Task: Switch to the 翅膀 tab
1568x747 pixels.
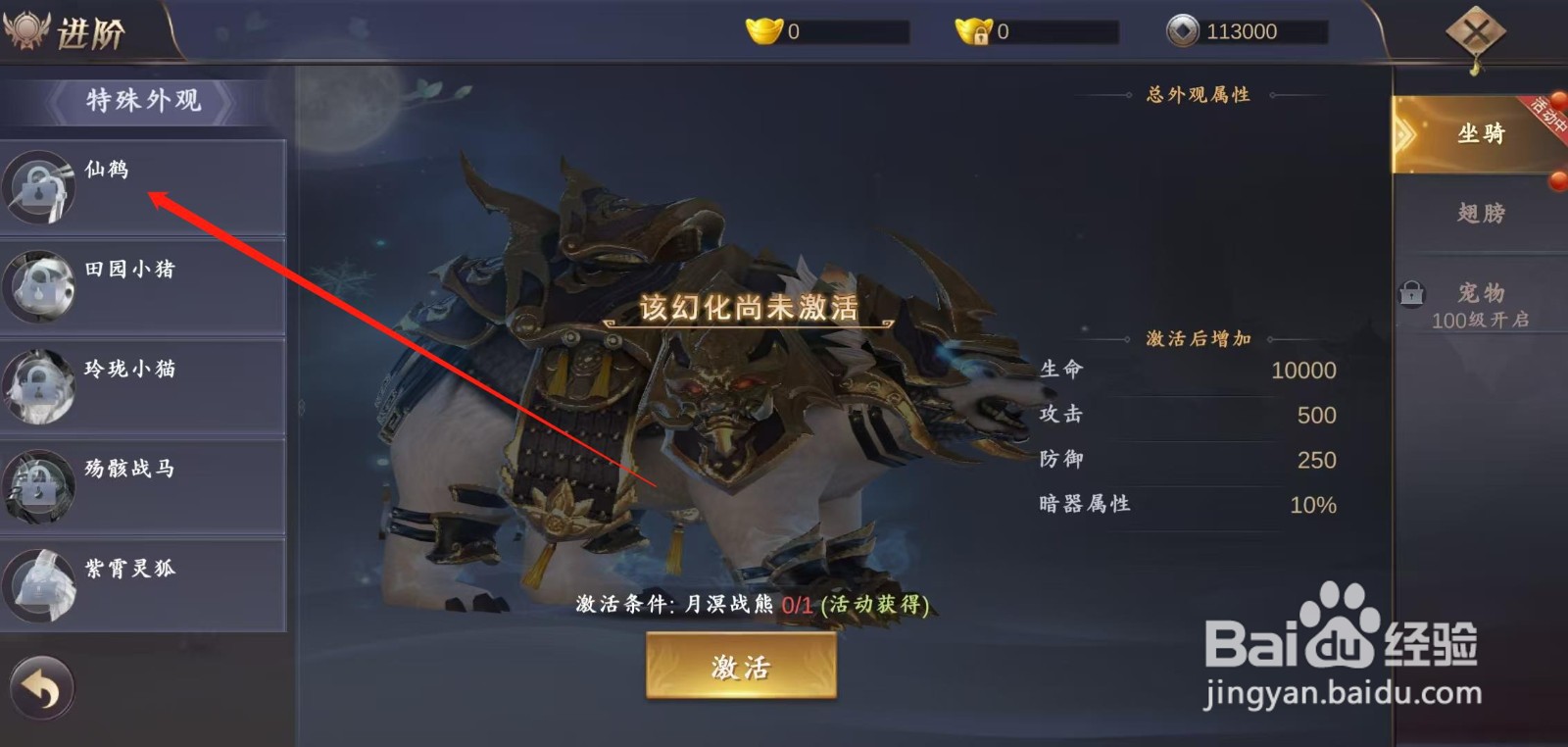Action: [1480, 212]
